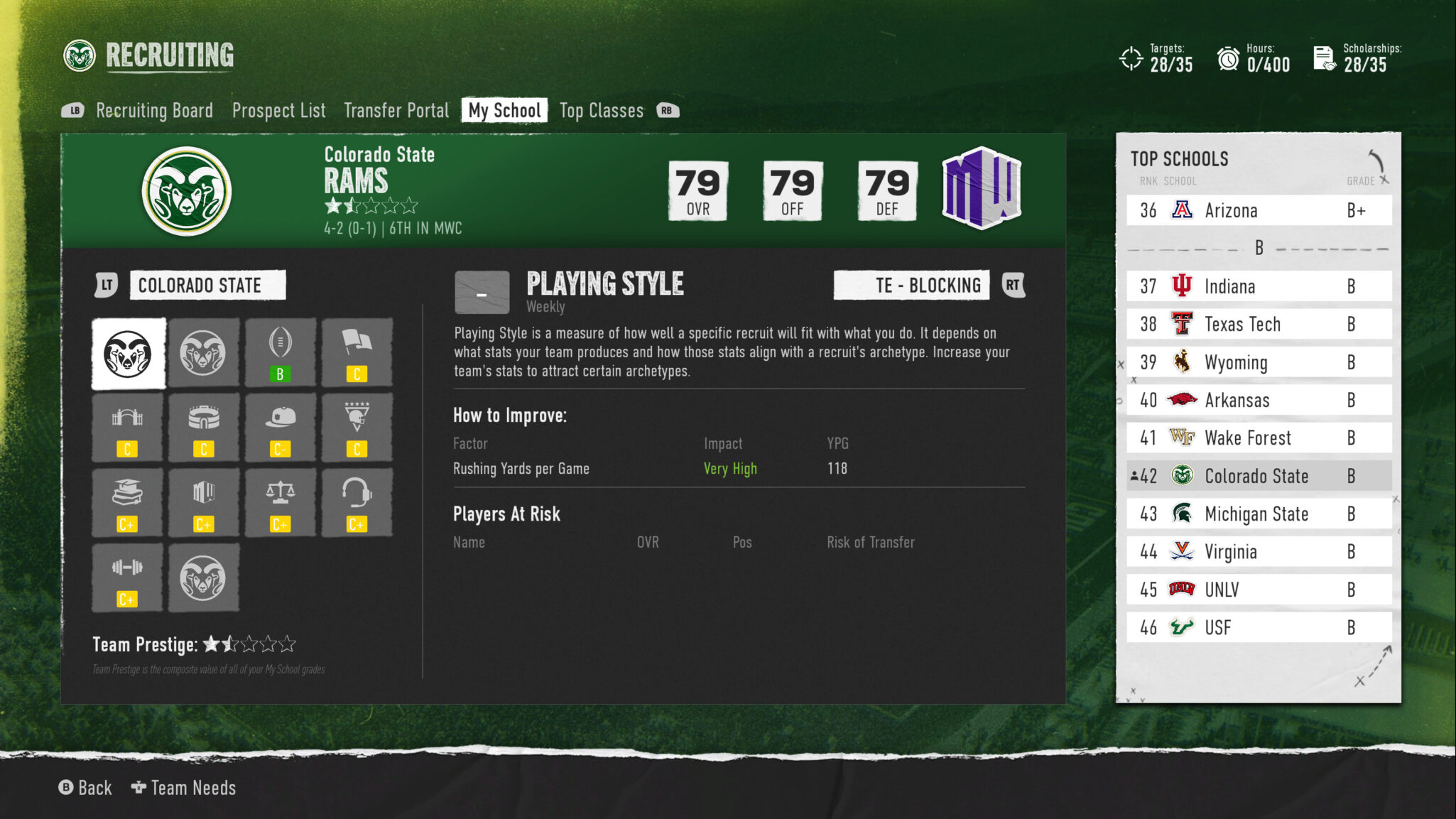
Task: Switch to the Recruiting Board tab
Action: (x=154, y=111)
